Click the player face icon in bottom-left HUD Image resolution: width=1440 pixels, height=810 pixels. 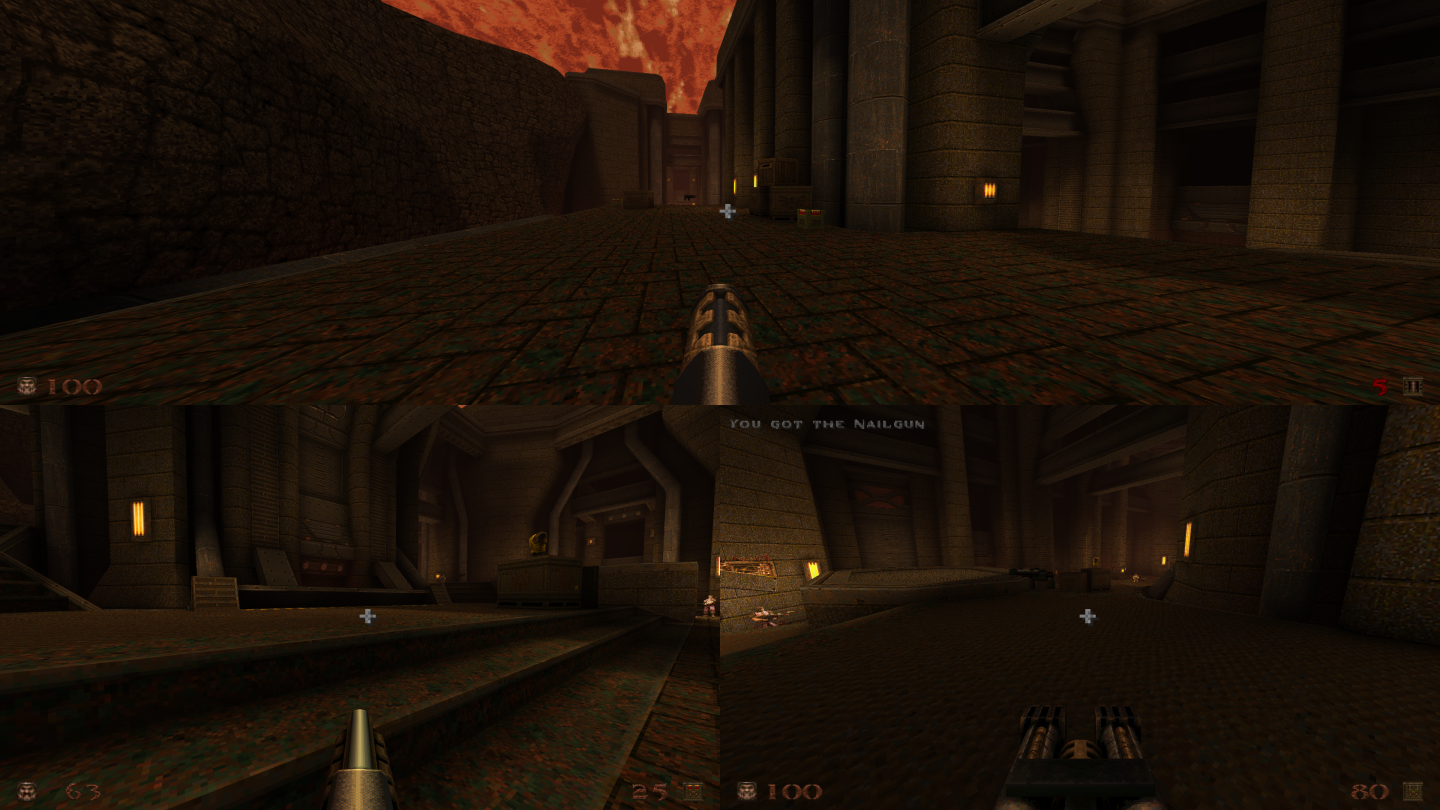coord(25,789)
